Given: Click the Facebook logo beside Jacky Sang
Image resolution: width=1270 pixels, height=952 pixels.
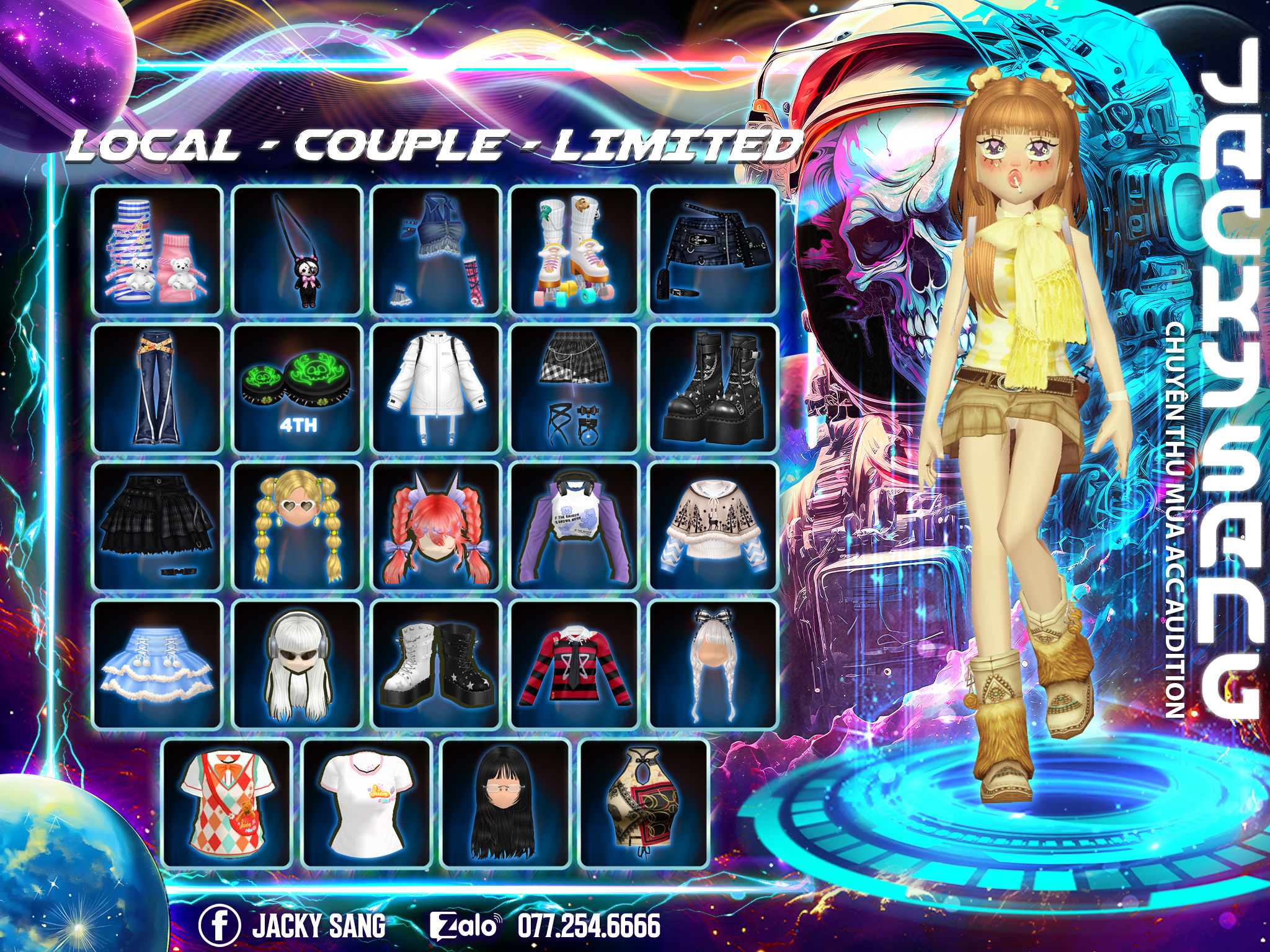Looking at the screenshot, I should [219, 925].
